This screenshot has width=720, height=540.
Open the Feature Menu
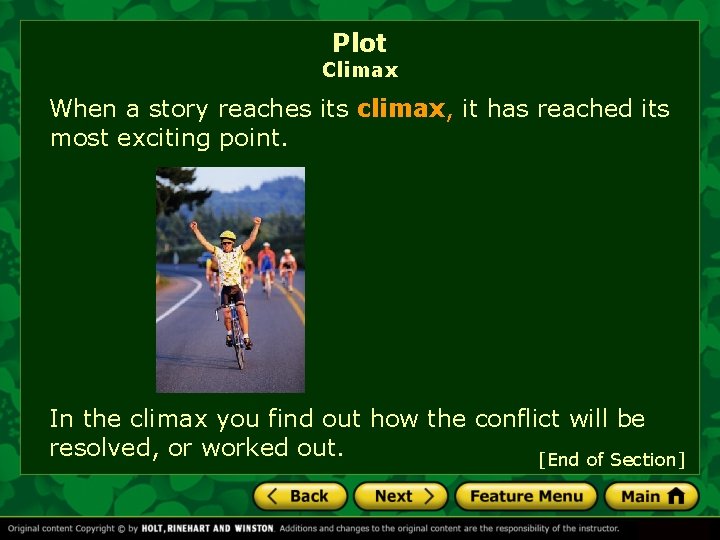pyautogui.click(x=526, y=496)
